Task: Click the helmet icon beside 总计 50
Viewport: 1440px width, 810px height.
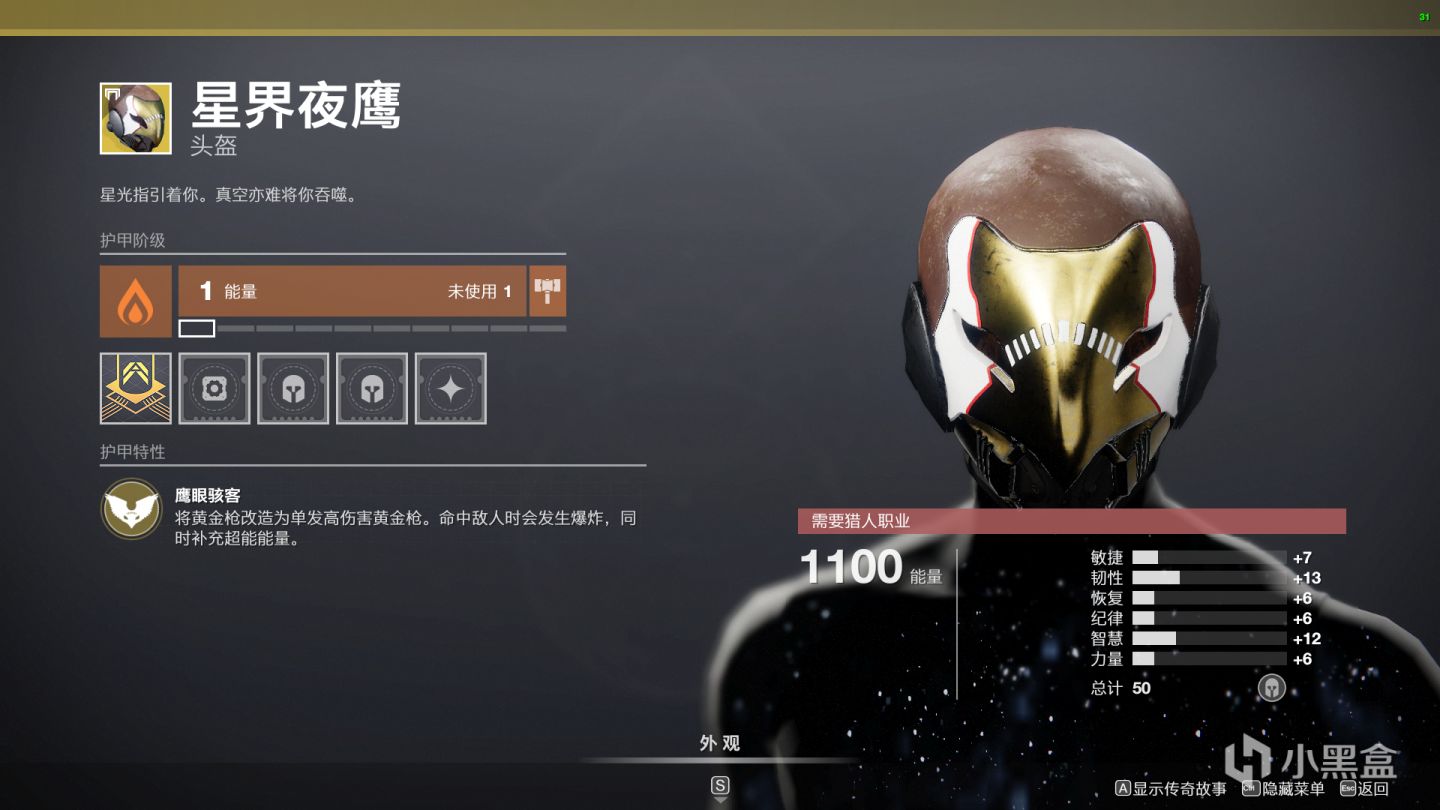Action: [x=1272, y=688]
